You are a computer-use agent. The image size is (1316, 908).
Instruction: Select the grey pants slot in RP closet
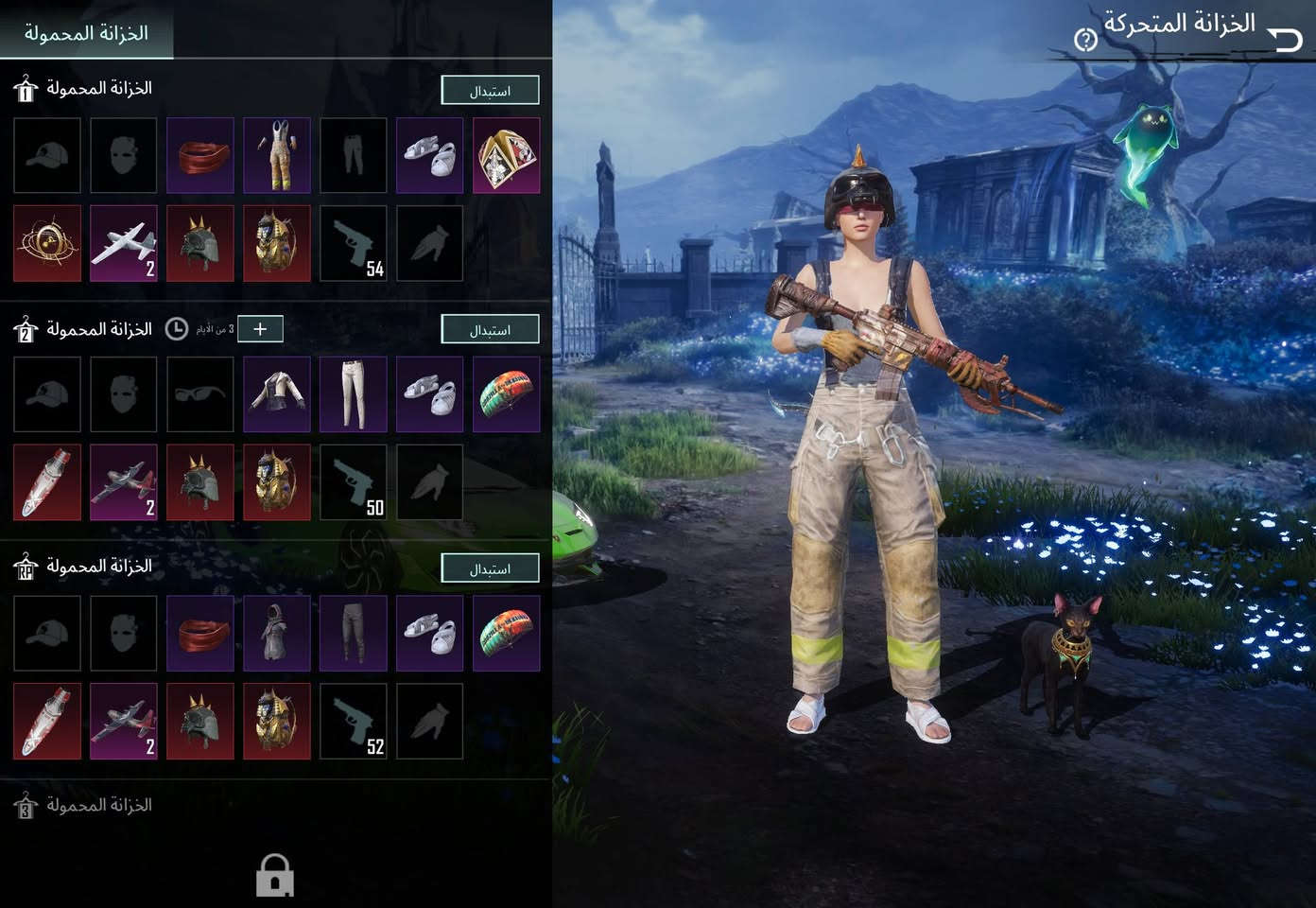(x=354, y=633)
